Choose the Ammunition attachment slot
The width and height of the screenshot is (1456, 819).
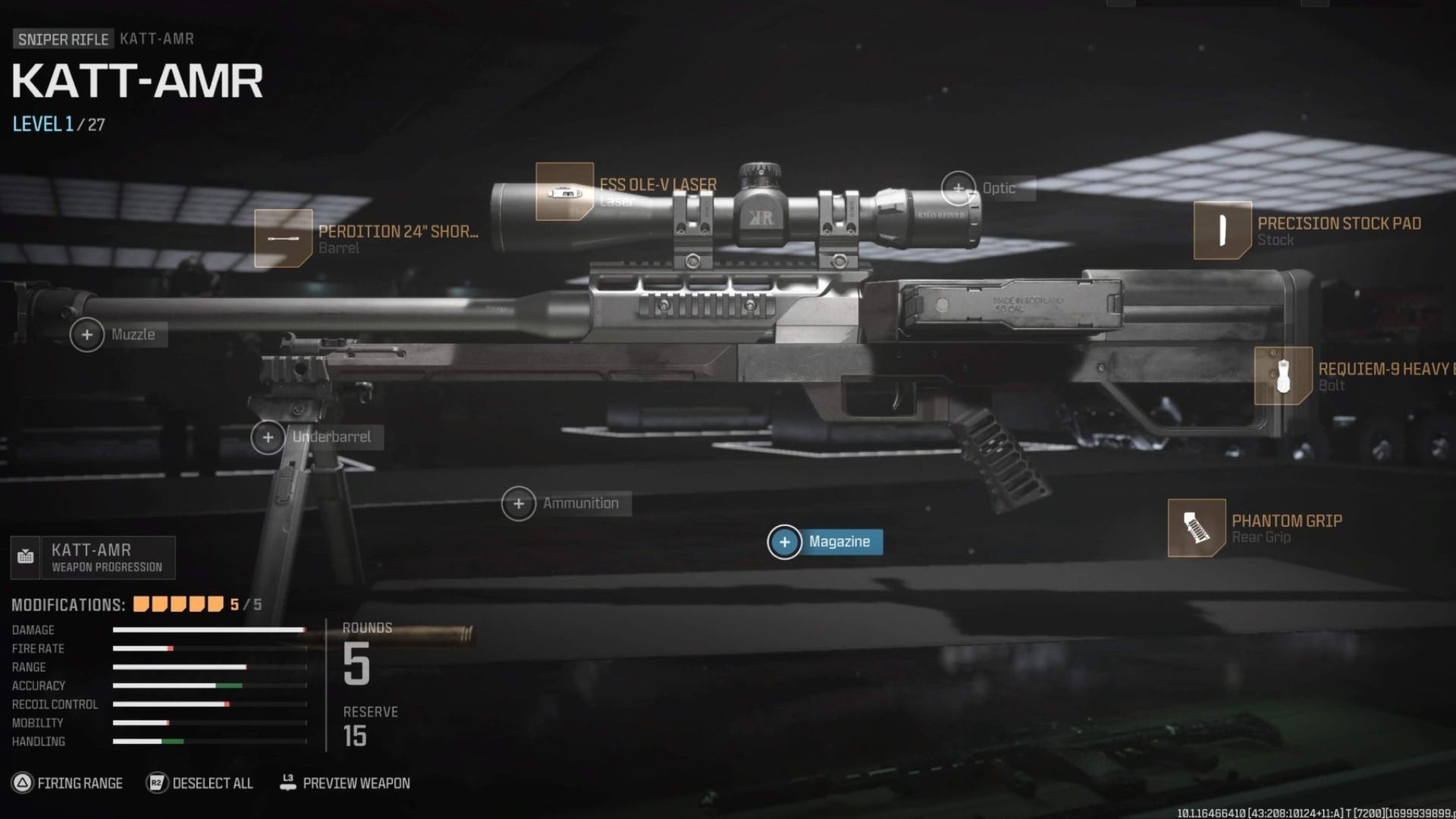[x=519, y=504]
